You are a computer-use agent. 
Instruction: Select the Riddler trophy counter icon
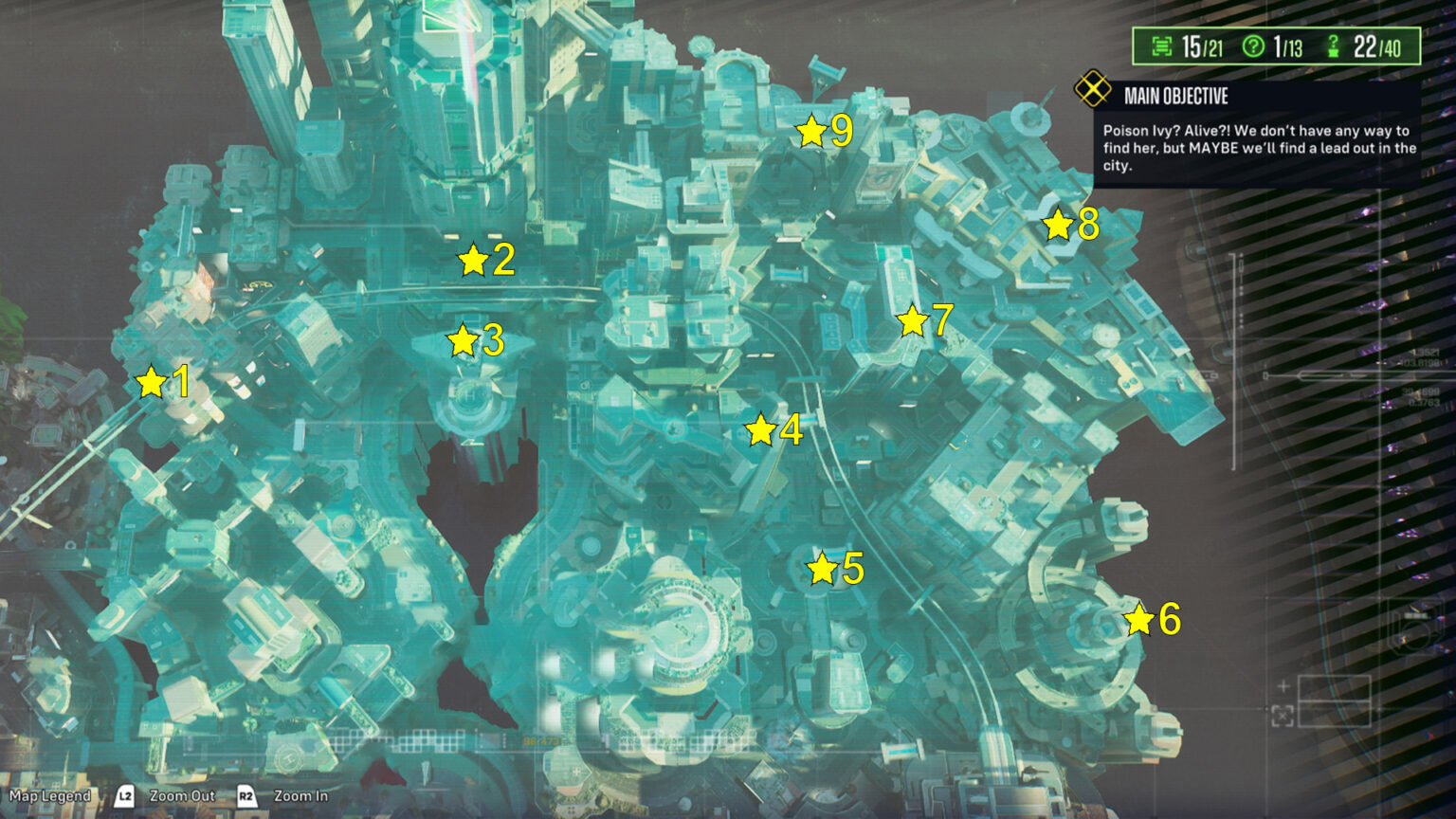(1163, 45)
